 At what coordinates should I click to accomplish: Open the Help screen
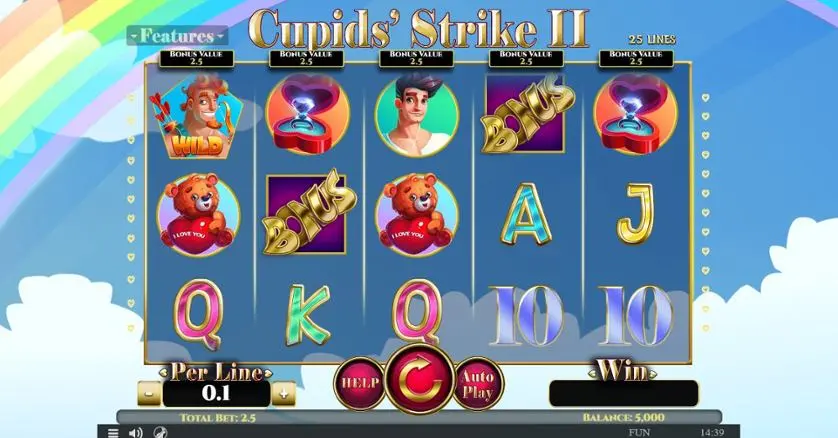tap(358, 382)
